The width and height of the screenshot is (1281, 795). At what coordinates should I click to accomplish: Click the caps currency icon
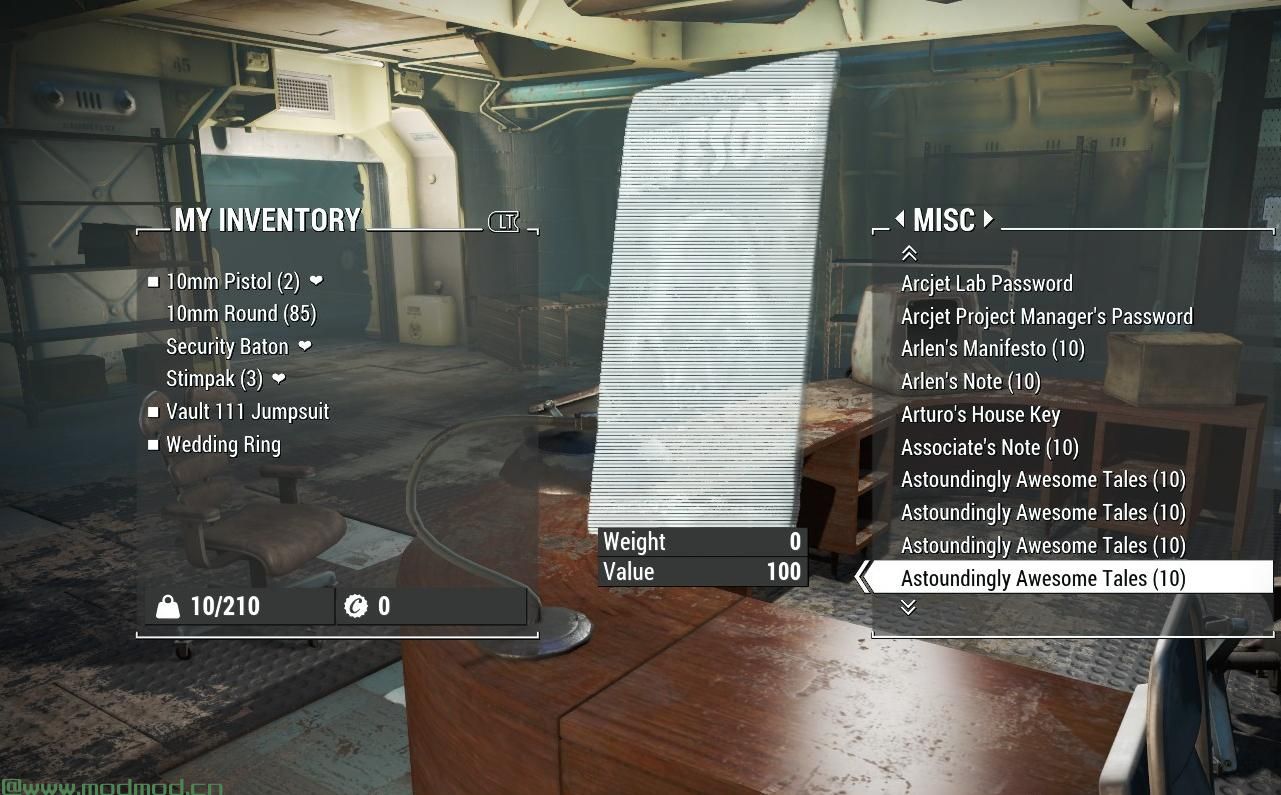pos(357,606)
